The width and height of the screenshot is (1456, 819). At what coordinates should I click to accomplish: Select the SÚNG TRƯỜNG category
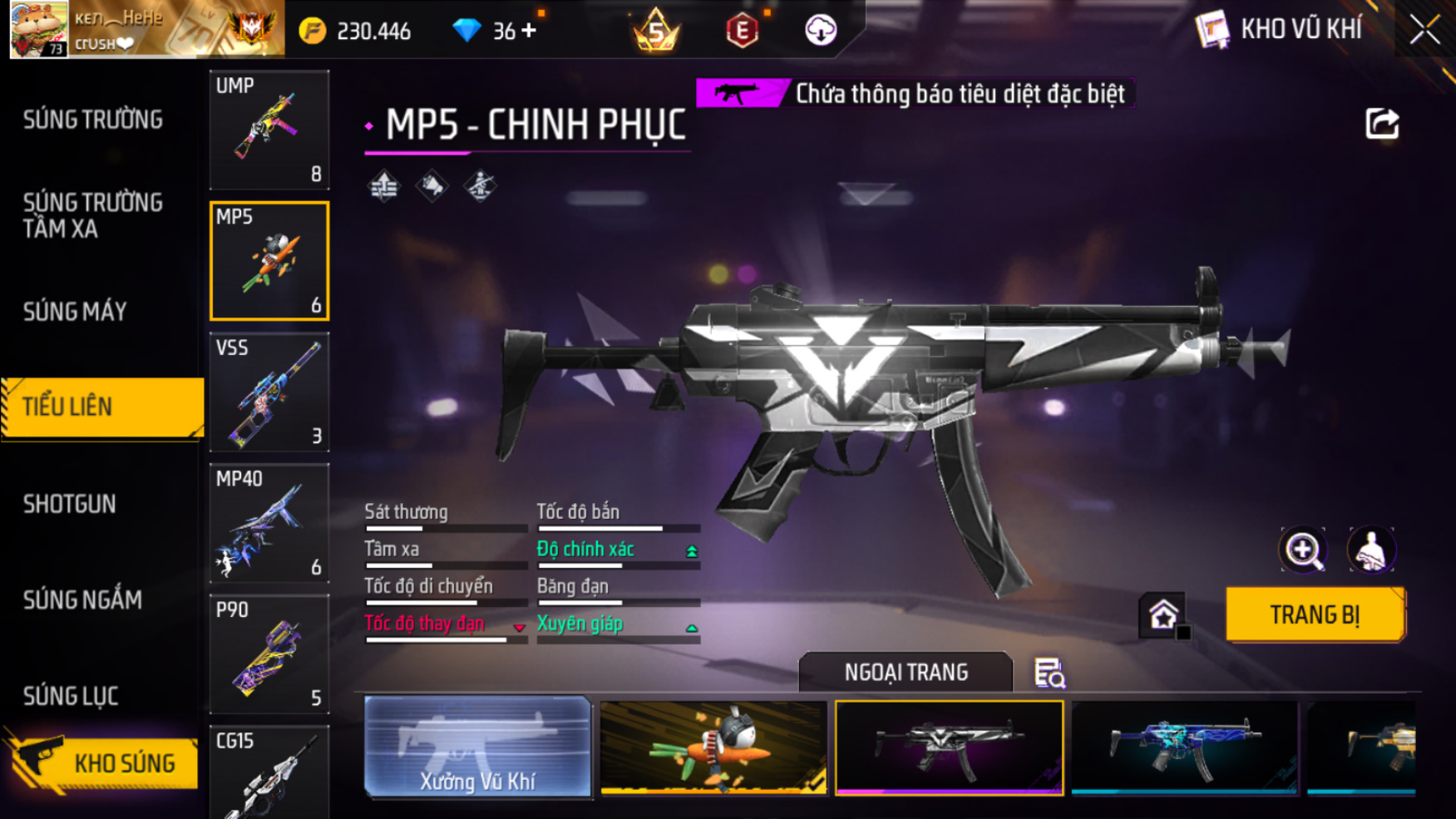(x=93, y=120)
